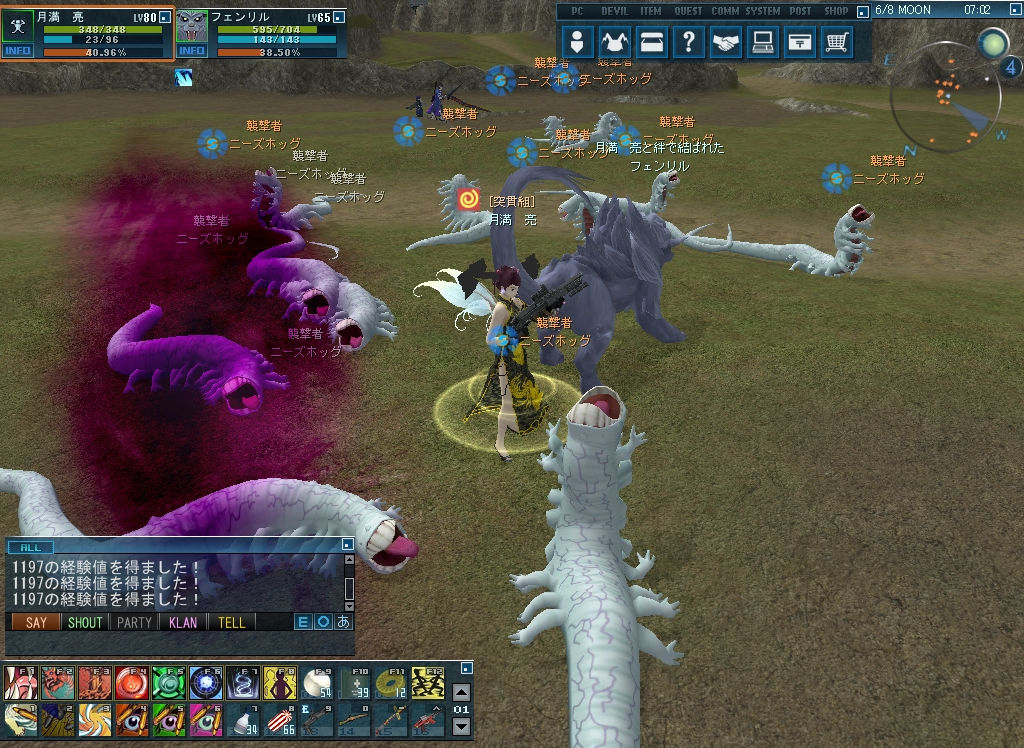Switch chat to SHOUT channel
This screenshot has height=748, width=1024.
click(x=85, y=622)
